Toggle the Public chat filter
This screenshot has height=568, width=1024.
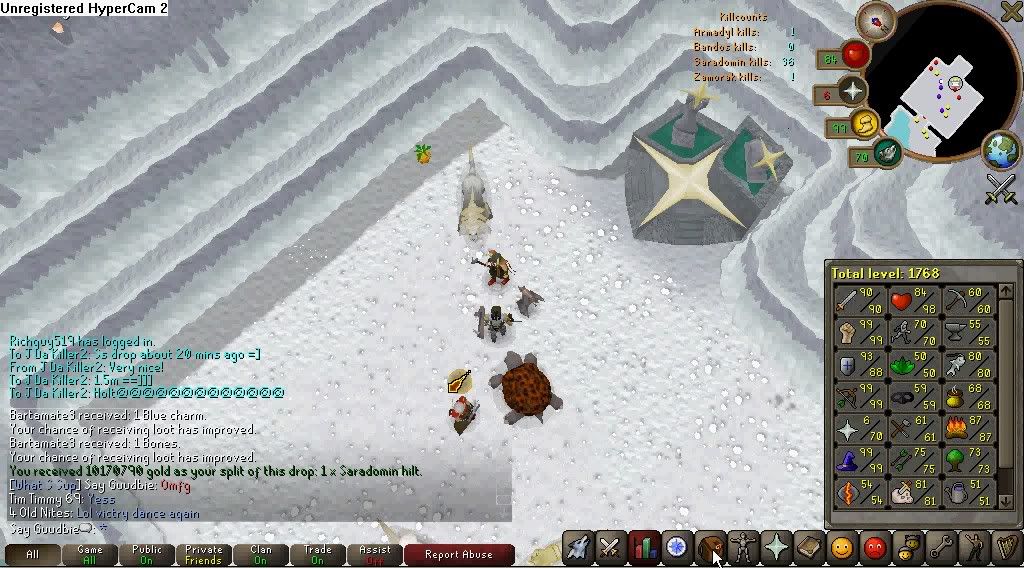coord(147,555)
